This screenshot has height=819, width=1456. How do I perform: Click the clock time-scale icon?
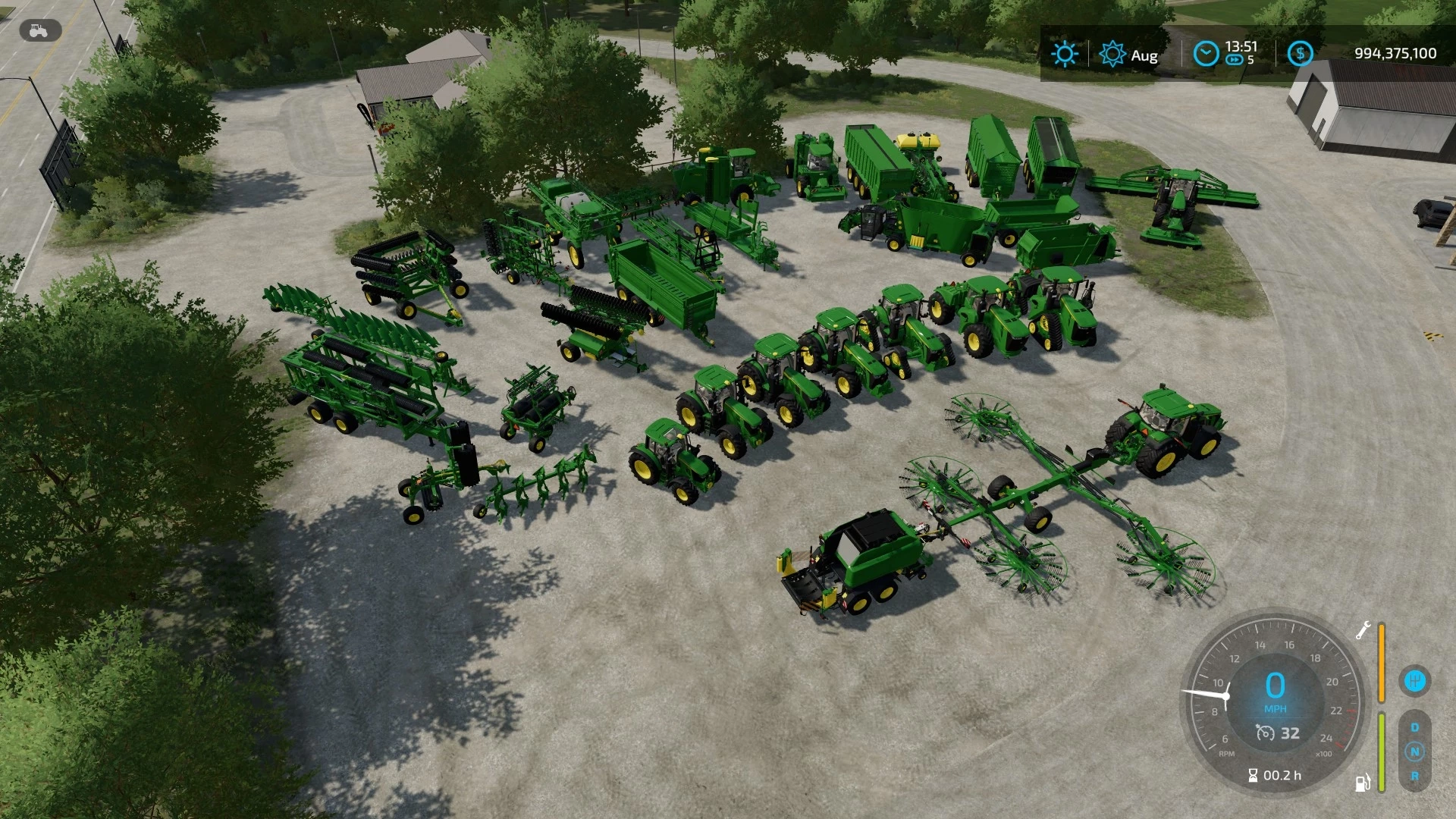(x=1205, y=54)
